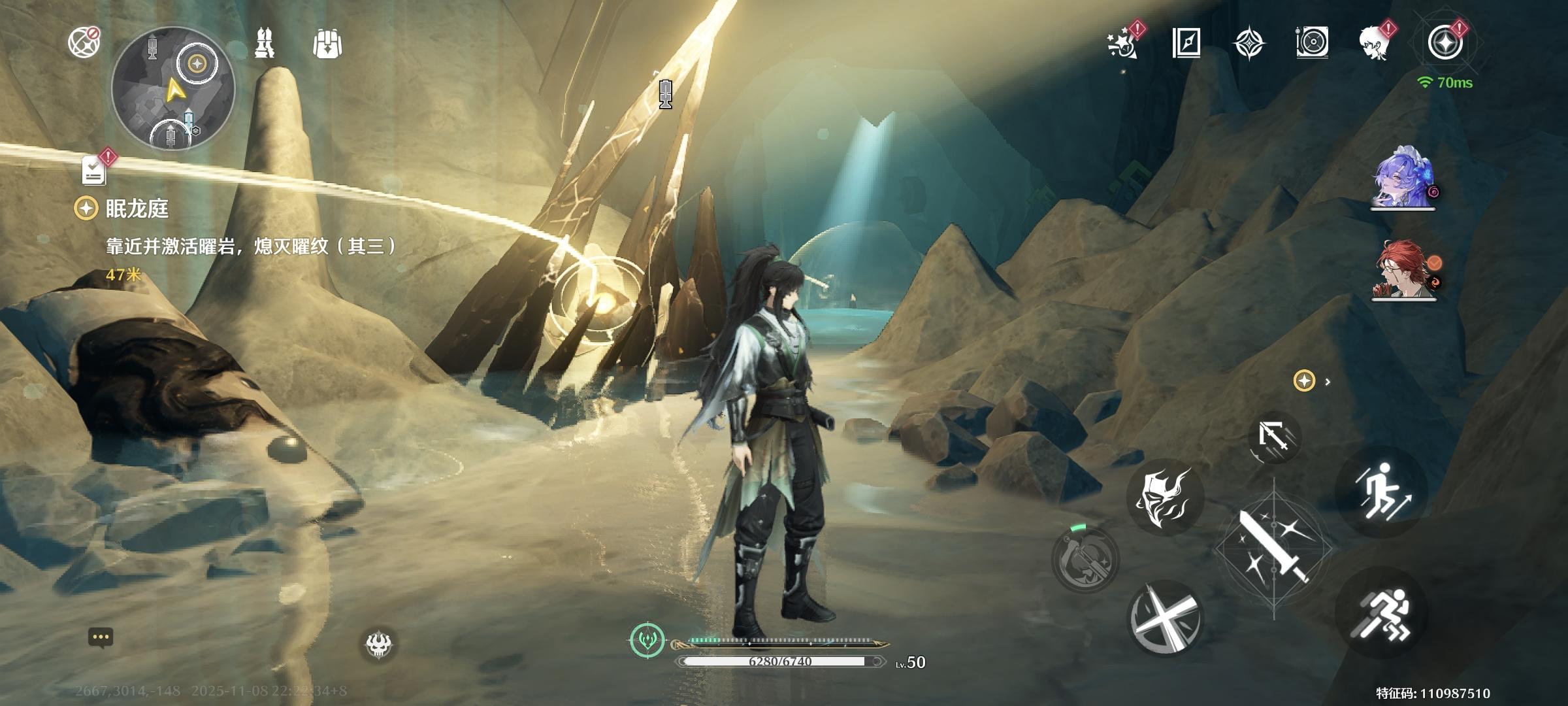Tap the skull emblem icon
The image size is (1568, 706).
pyautogui.click(x=379, y=645)
